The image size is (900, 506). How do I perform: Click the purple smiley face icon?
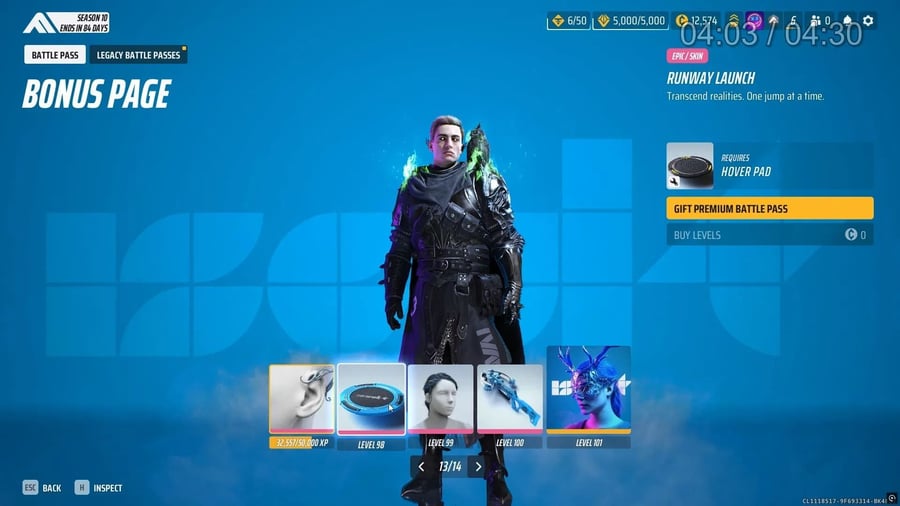coord(754,20)
